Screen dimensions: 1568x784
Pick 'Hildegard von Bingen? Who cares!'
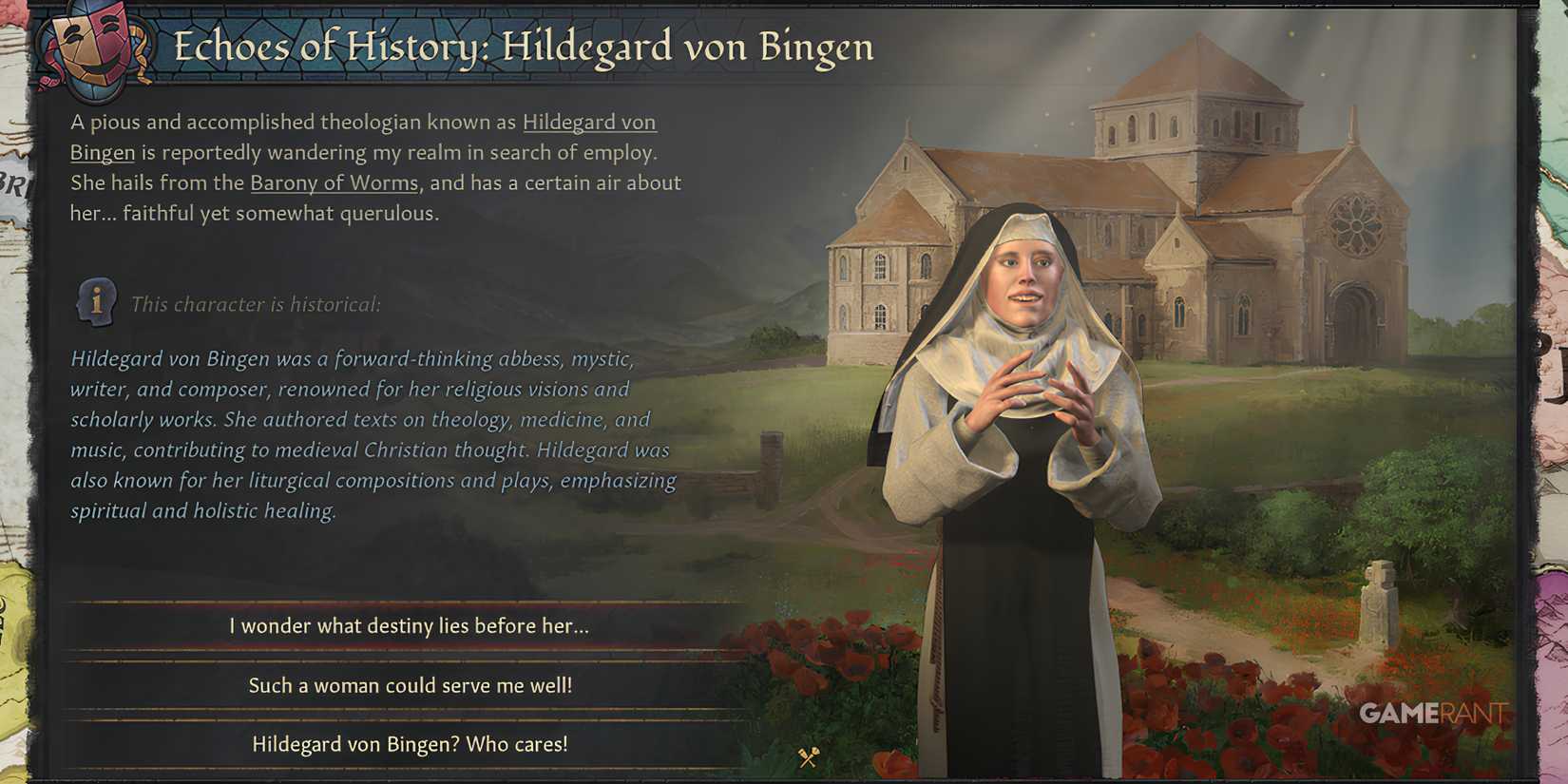(x=409, y=745)
